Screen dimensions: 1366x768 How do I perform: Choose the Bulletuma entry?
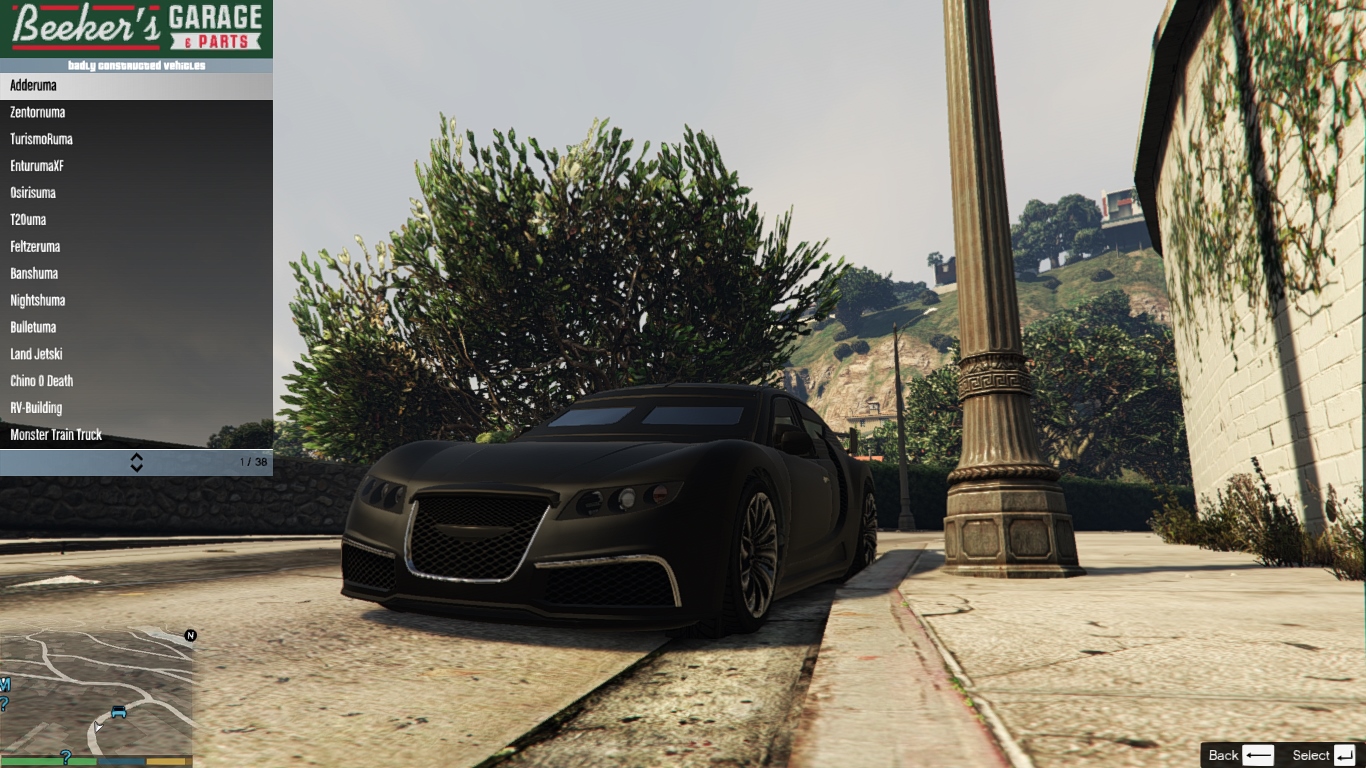(136, 328)
